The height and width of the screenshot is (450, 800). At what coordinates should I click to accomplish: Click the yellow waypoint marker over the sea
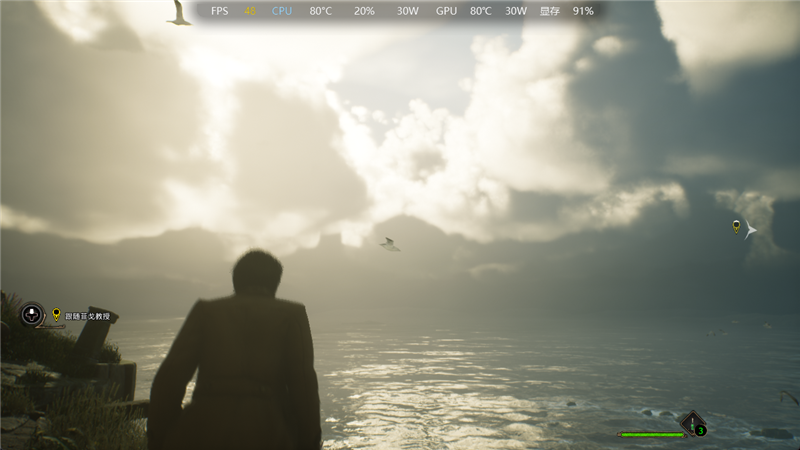pyautogui.click(x=737, y=226)
